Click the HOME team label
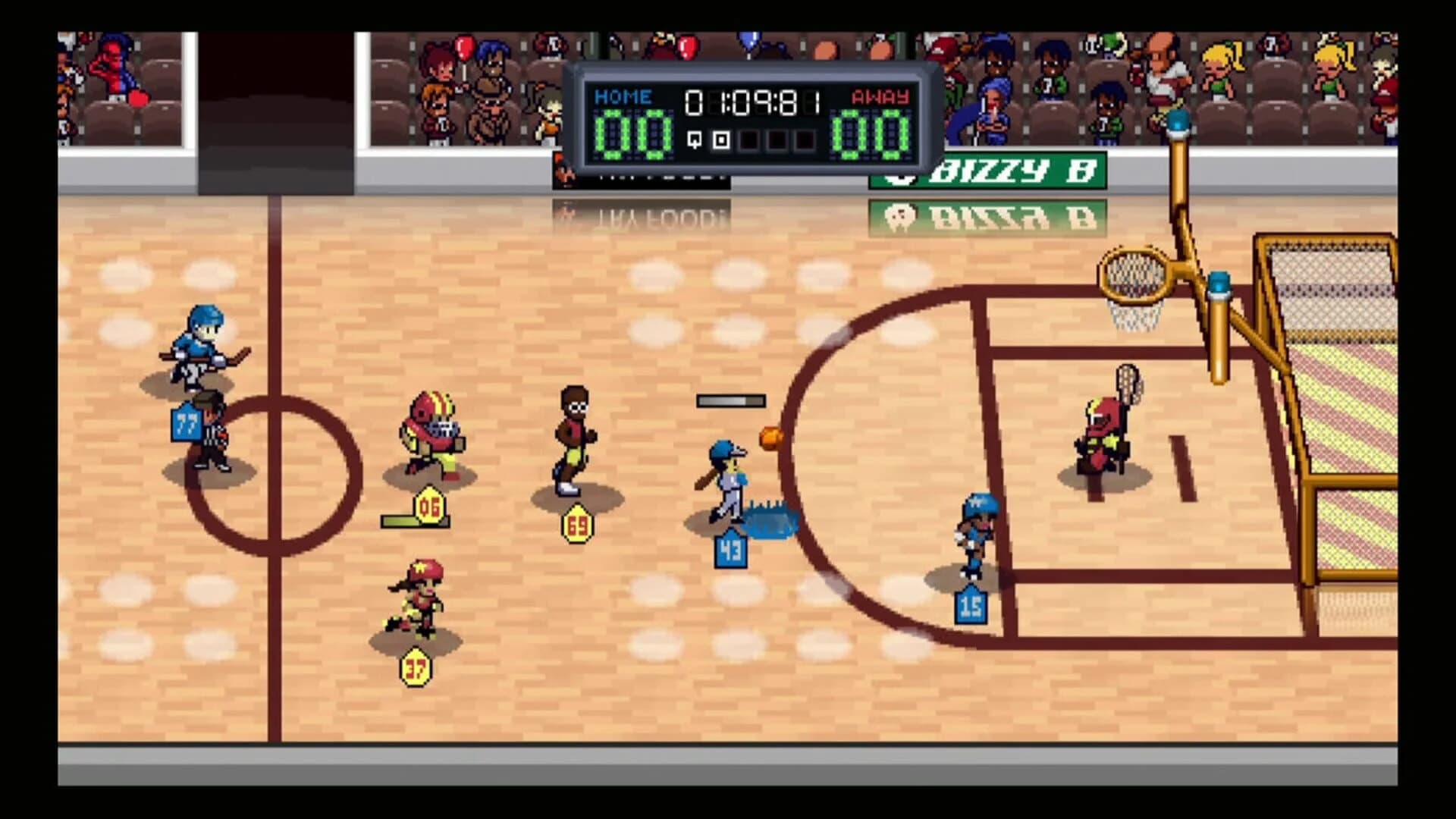Screen dimensions: 1456x819 623,96
